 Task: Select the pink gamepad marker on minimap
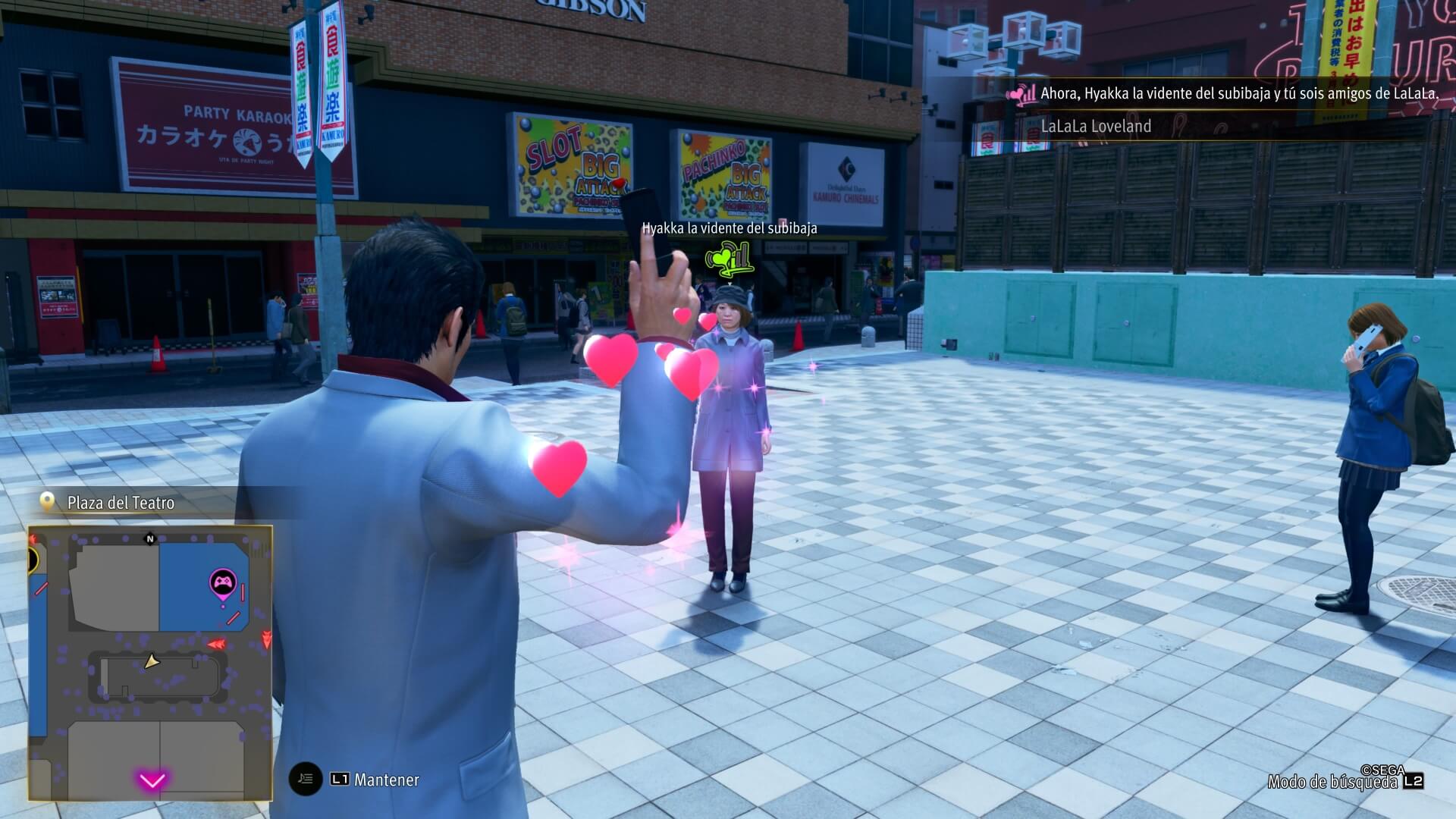222,584
